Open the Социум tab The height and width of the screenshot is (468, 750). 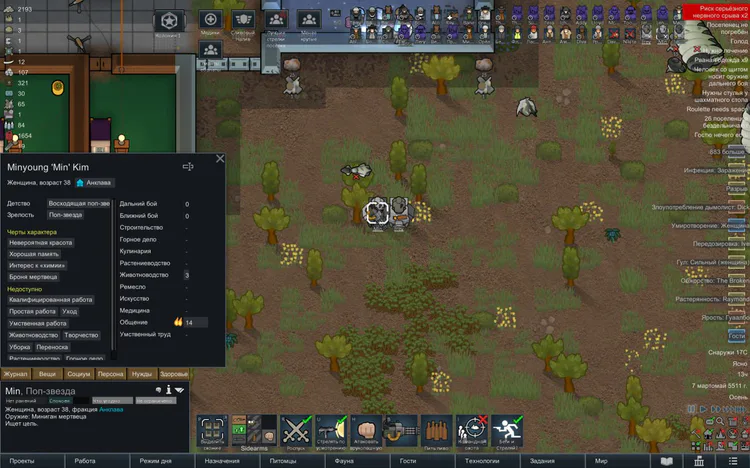79,374
